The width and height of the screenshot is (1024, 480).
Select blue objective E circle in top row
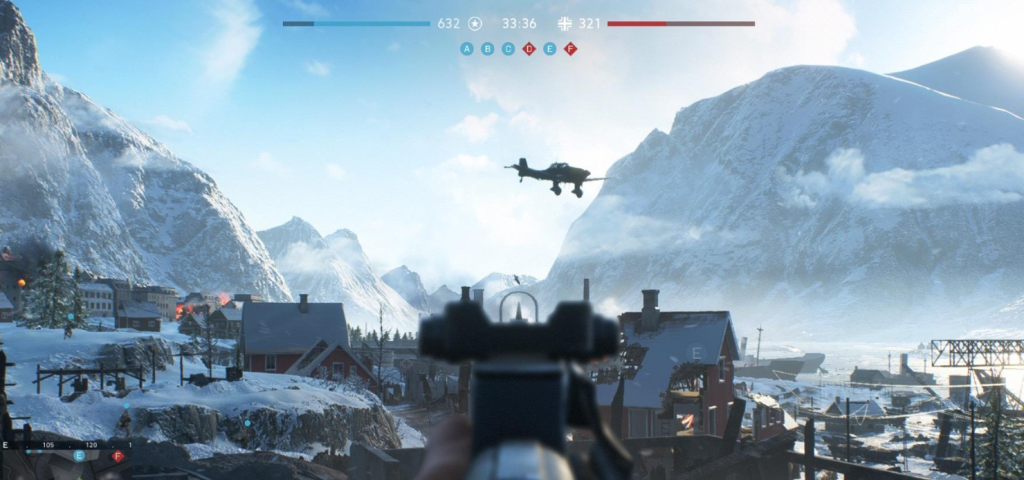pos(549,48)
